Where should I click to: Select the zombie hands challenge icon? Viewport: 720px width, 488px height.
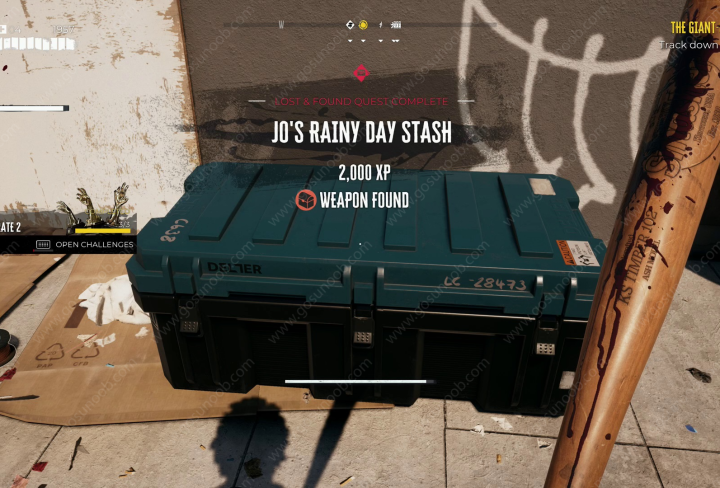tap(93, 208)
